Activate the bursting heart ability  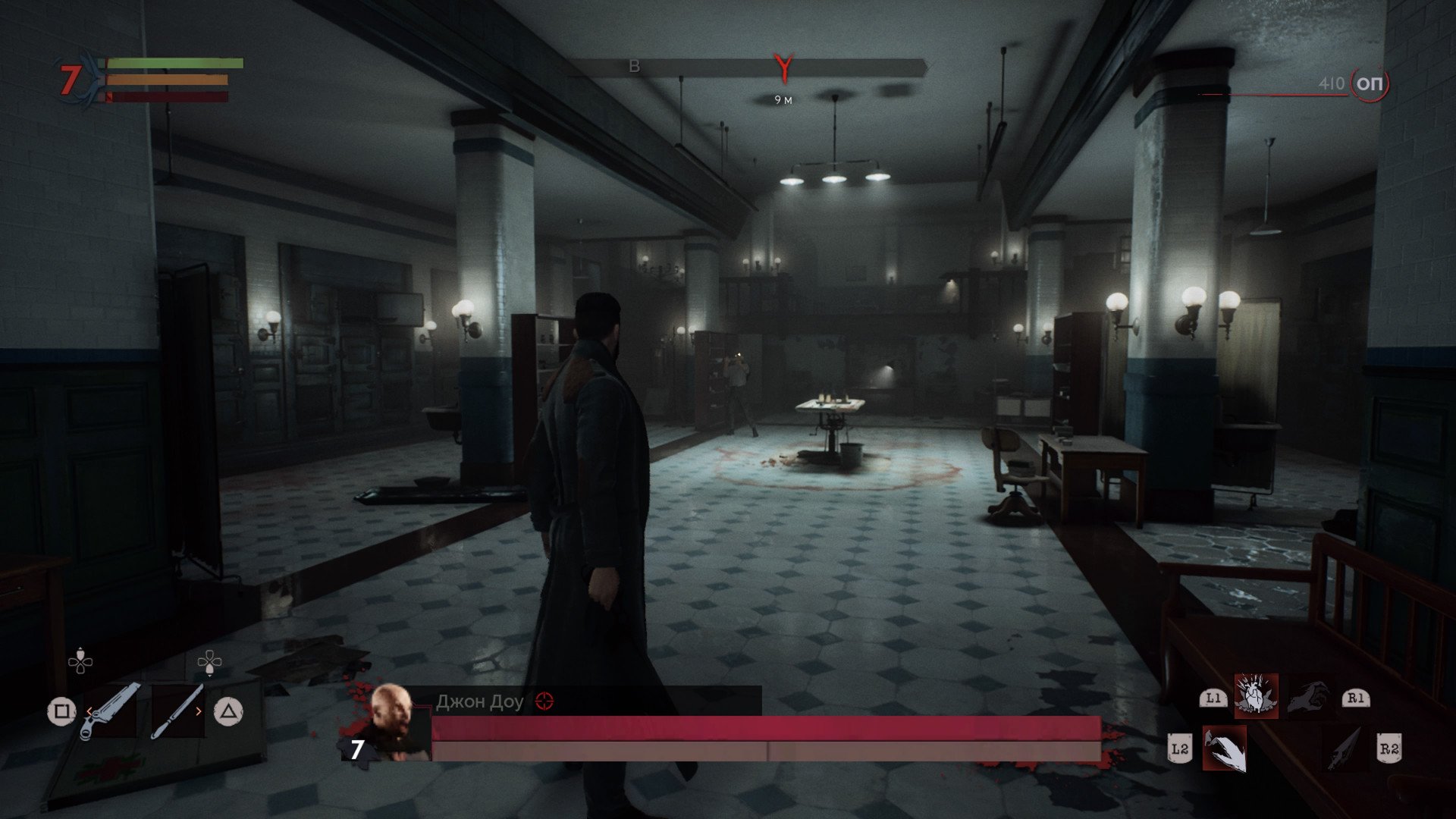[1256, 695]
